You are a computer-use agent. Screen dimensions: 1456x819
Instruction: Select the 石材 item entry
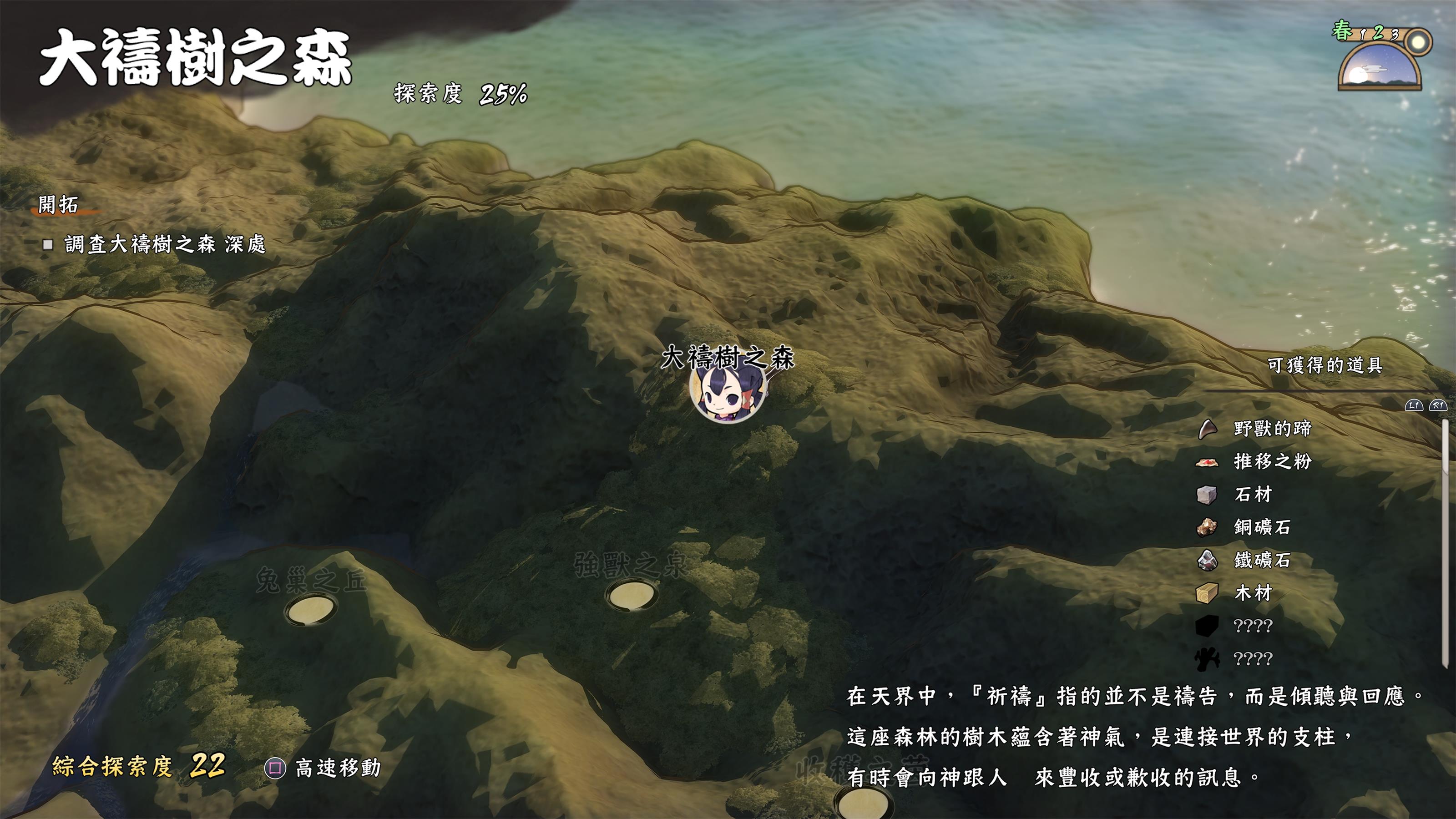1253,495
